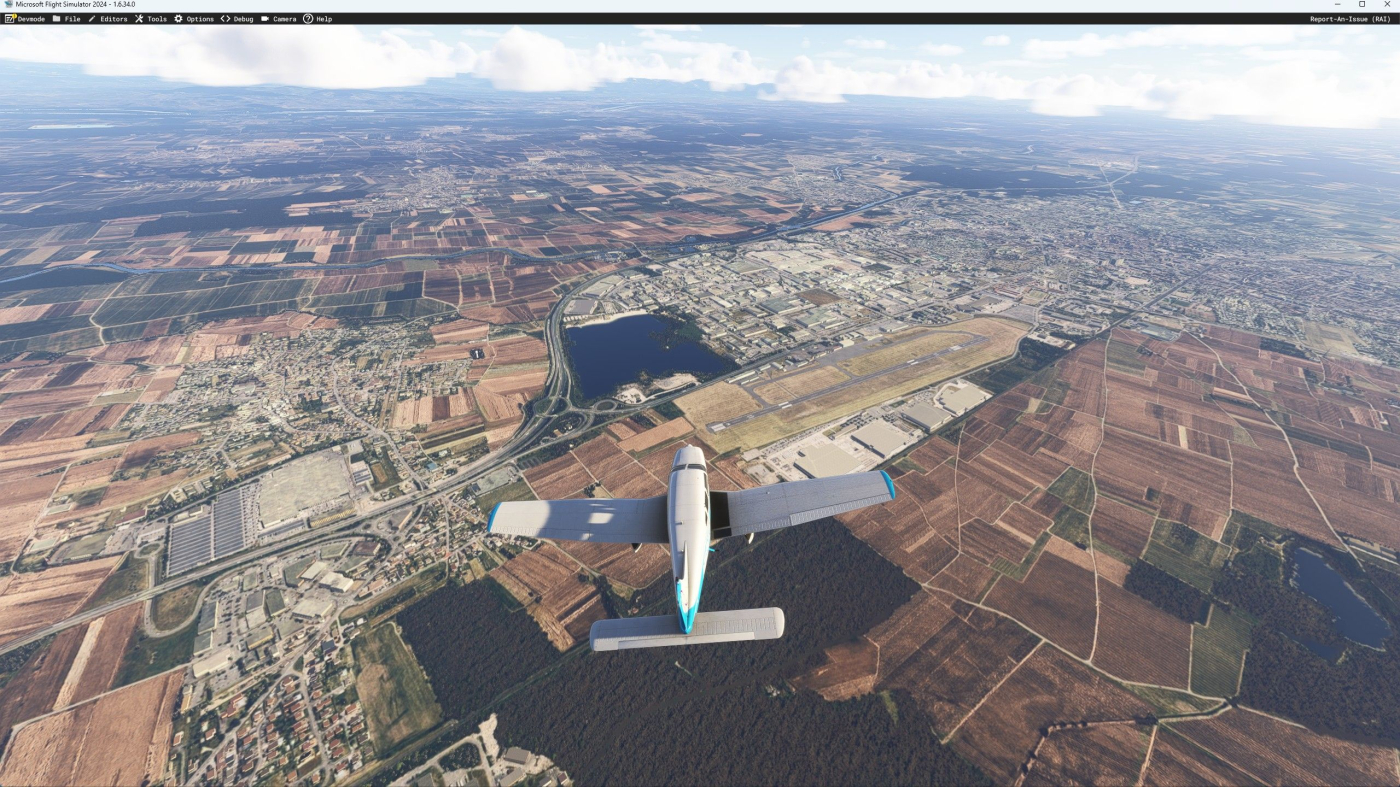Open the Help menu

(x=318, y=19)
